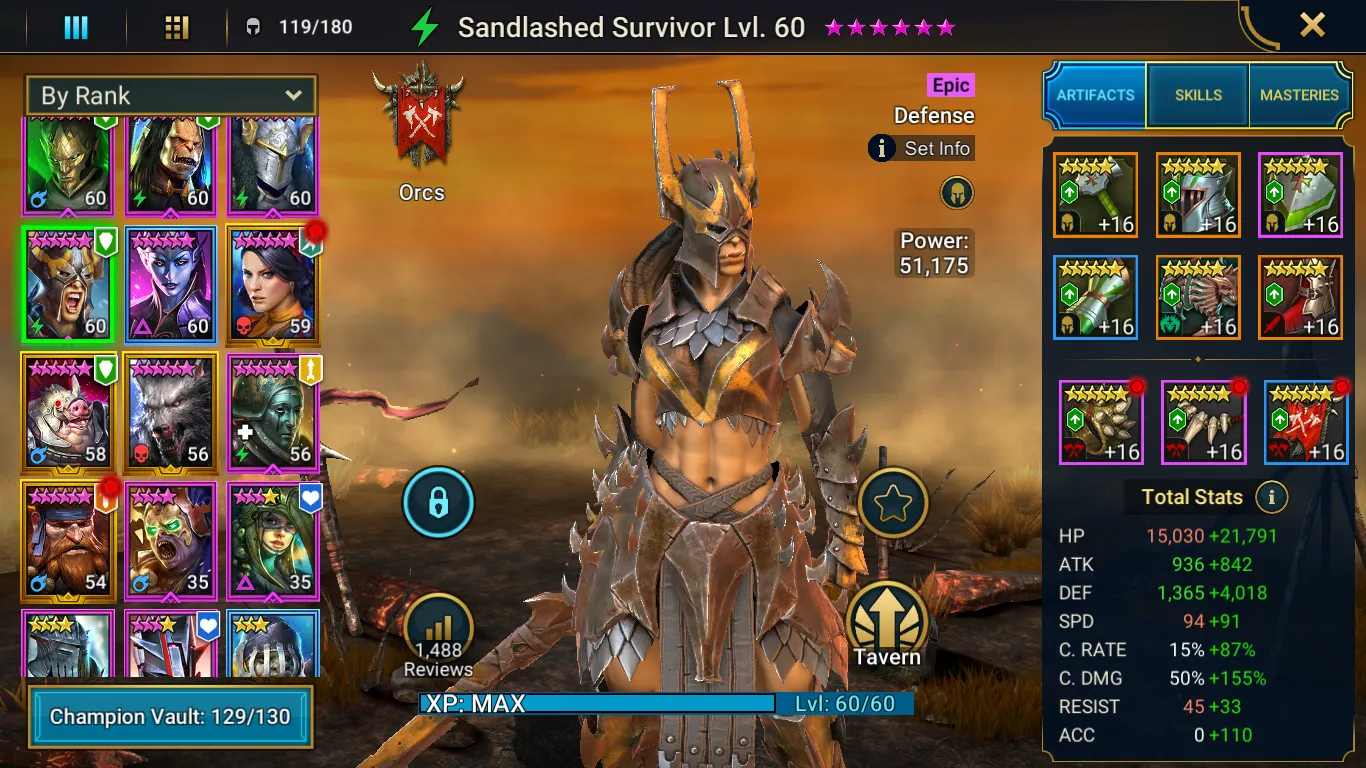1366x768 pixels.
Task: Pick the level 58 pig champion
Action: 68,412
